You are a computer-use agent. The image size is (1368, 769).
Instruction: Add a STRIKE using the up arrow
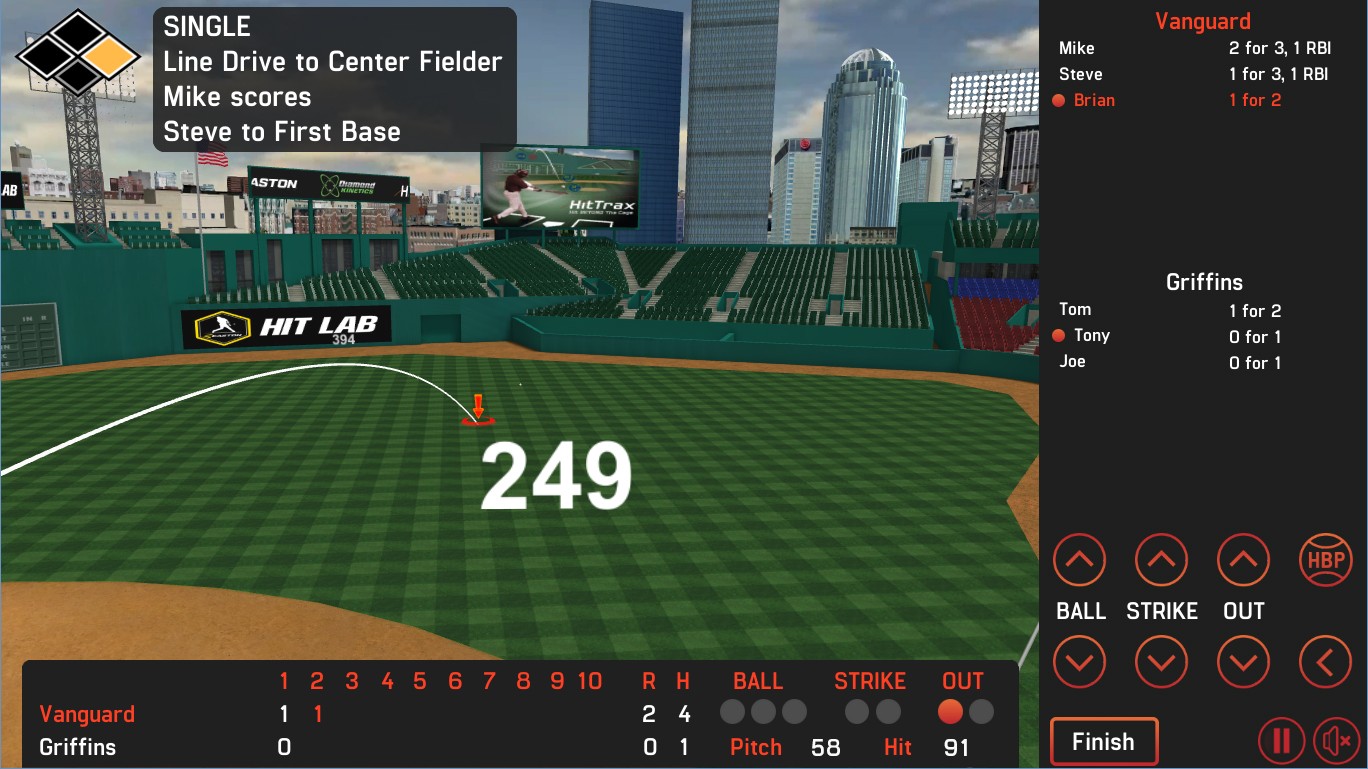(x=1161, y=560)
